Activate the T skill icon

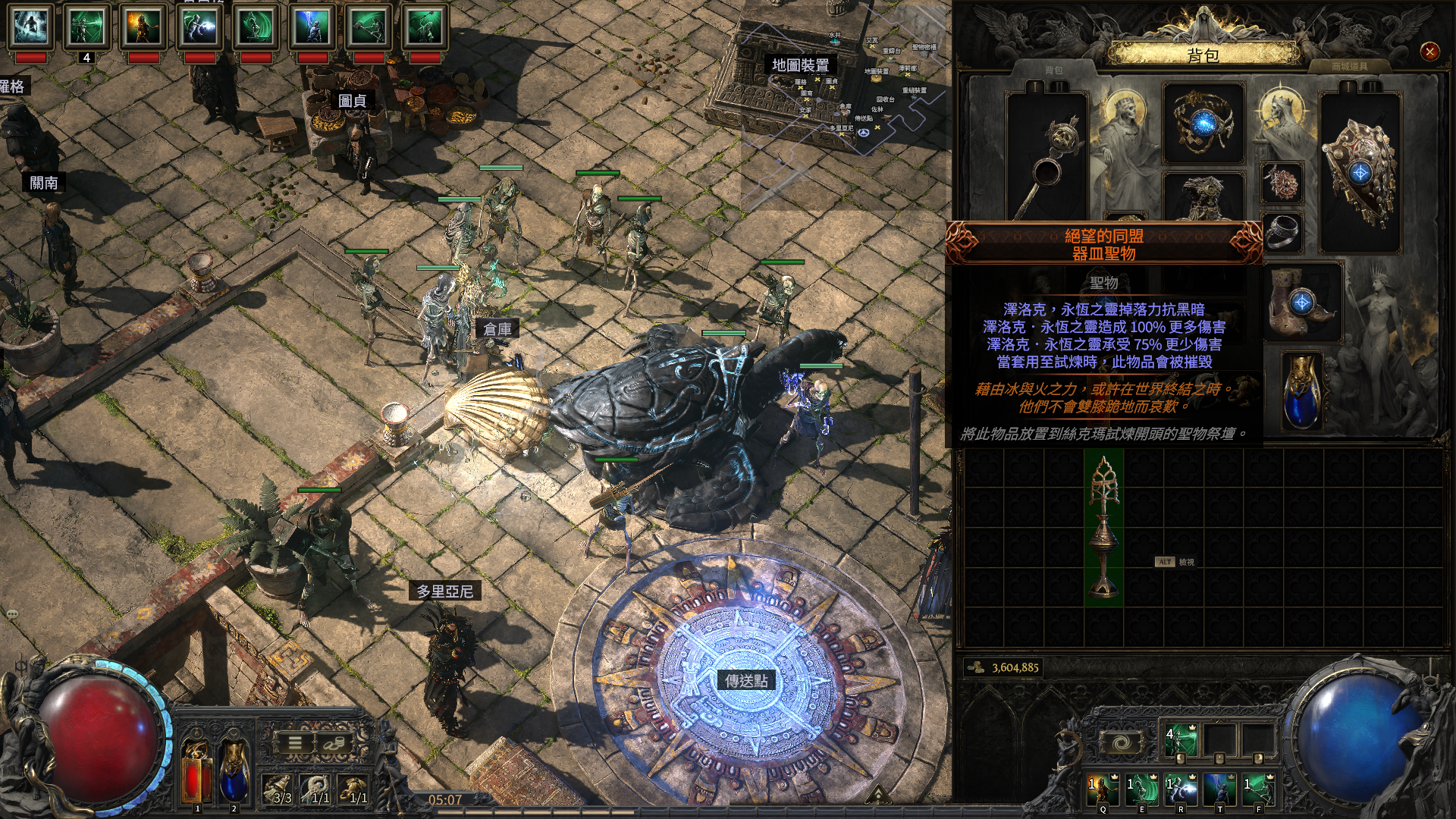pyautogui.click(x=1219, y=789)
